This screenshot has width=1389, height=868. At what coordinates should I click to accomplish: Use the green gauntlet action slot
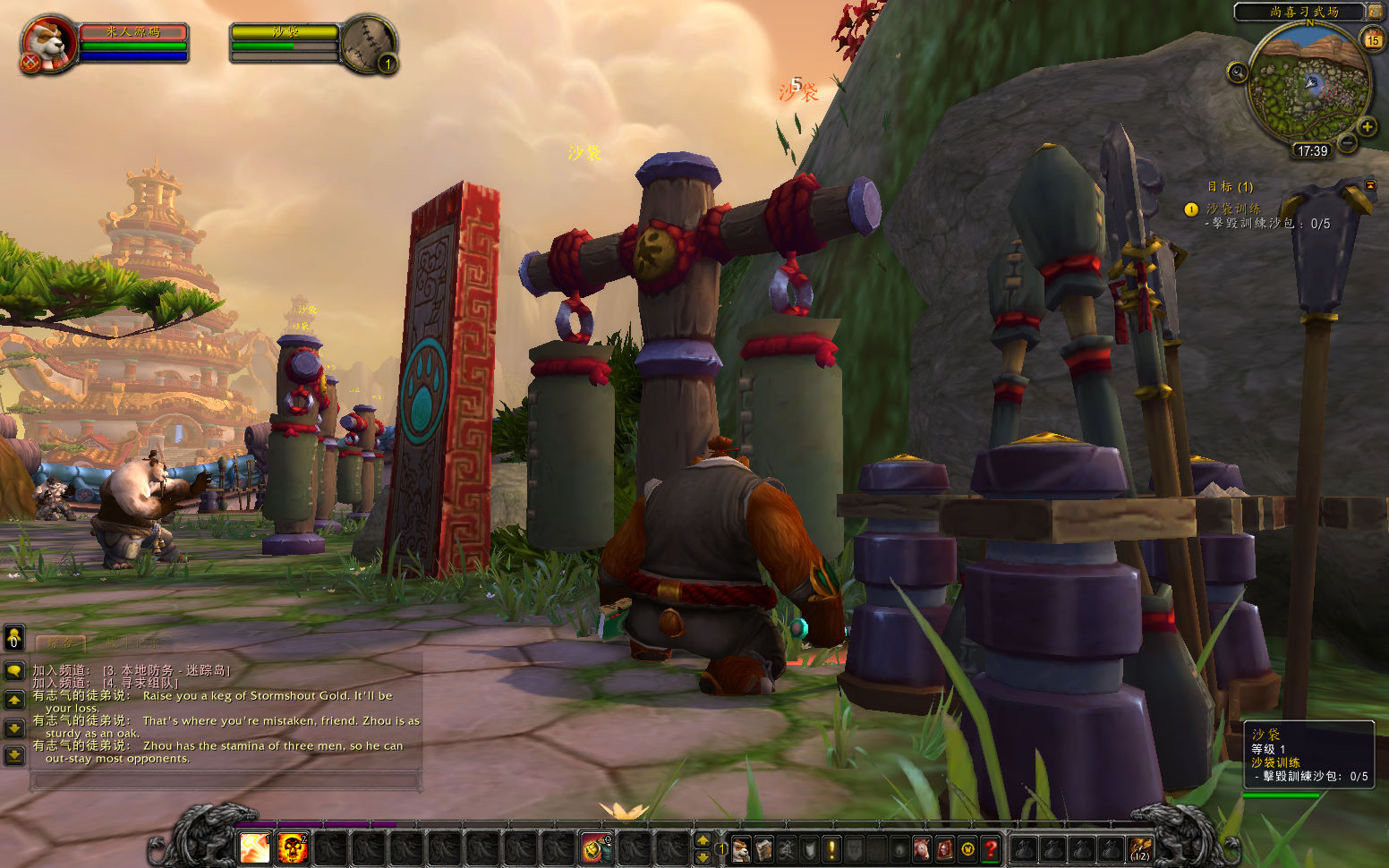pyautogui.click(x=593, y=847)
